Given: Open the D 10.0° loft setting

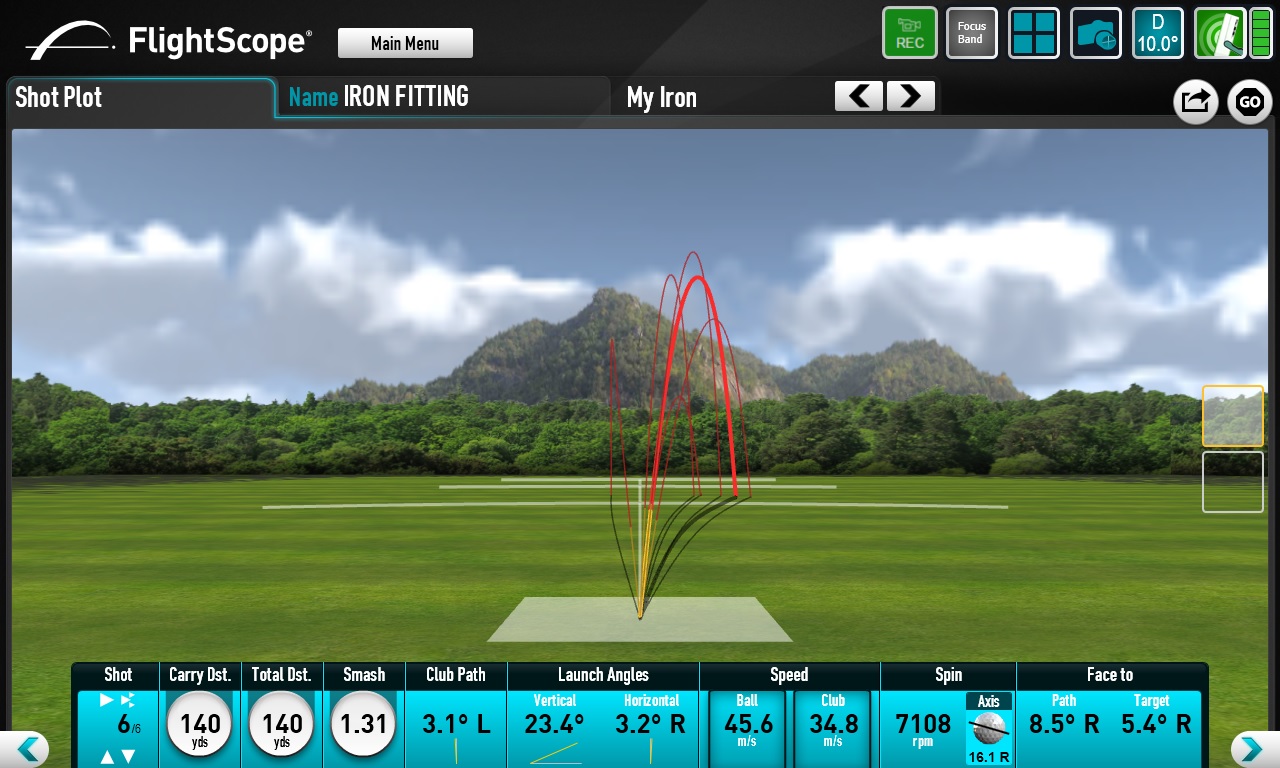Looking at the screenshot, I should (x=1158, y=33).
